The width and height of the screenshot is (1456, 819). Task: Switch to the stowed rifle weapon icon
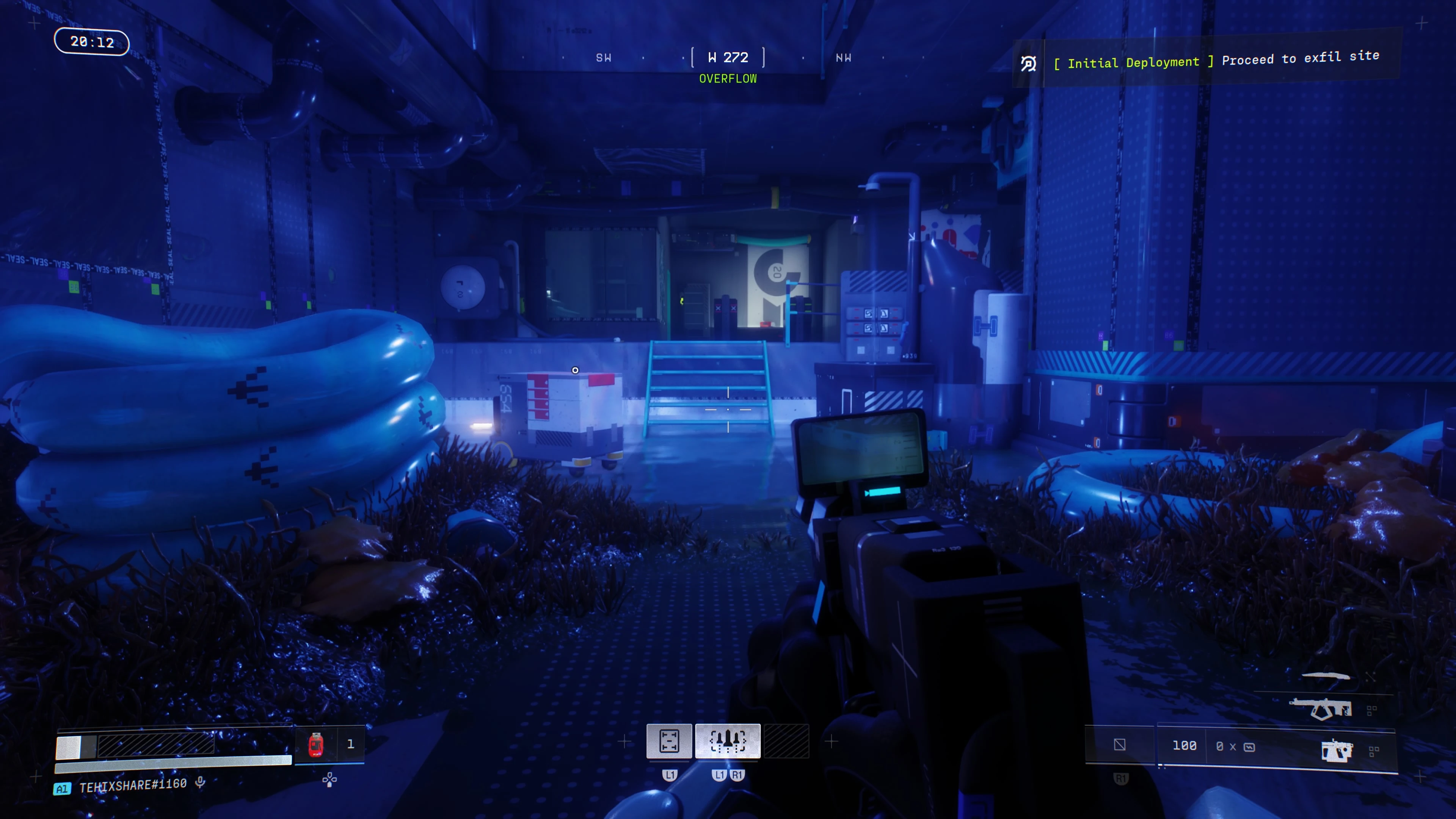click(1321, 708)
